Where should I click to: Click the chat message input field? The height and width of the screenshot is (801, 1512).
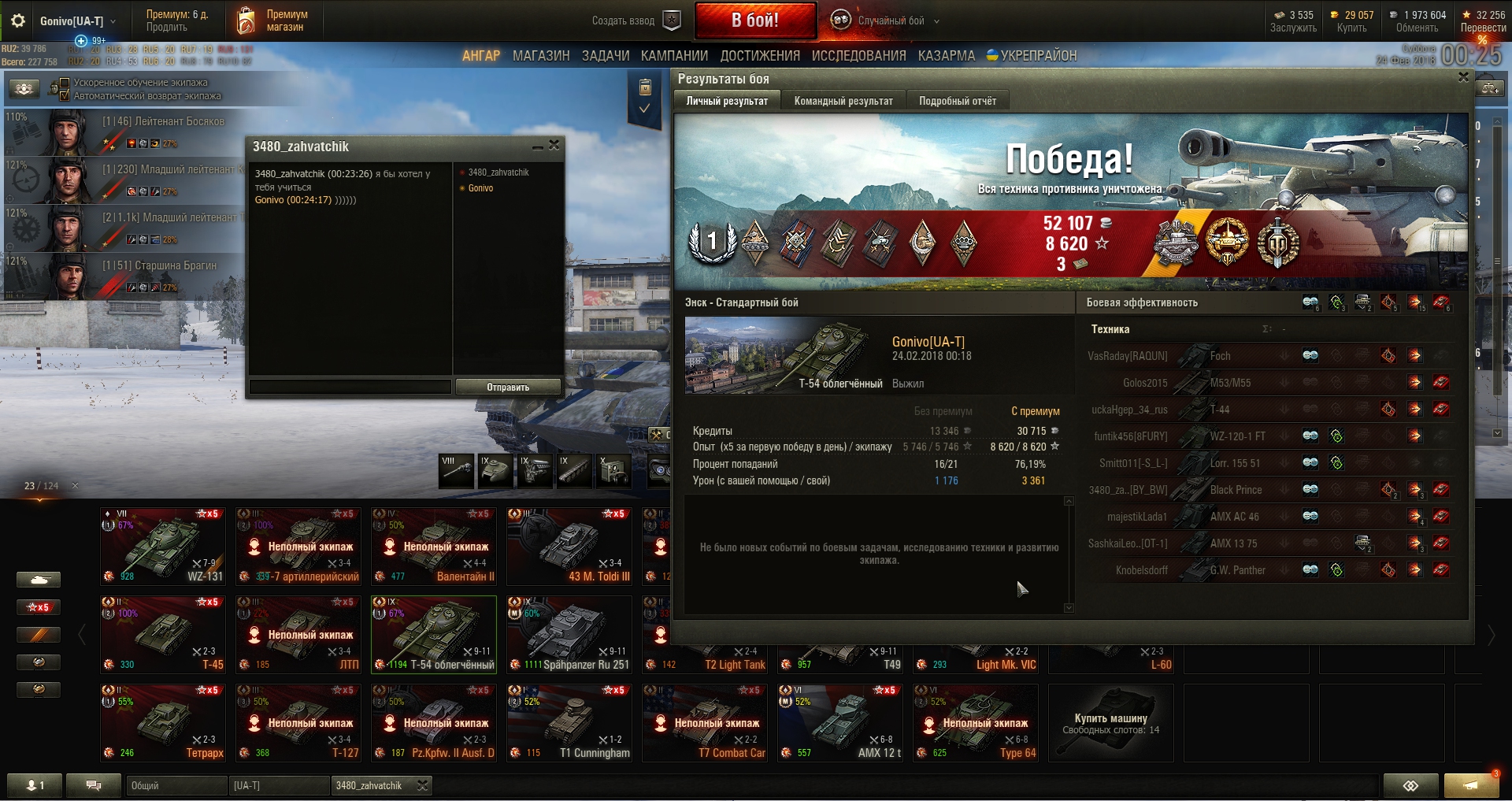[x=350, y=387]
